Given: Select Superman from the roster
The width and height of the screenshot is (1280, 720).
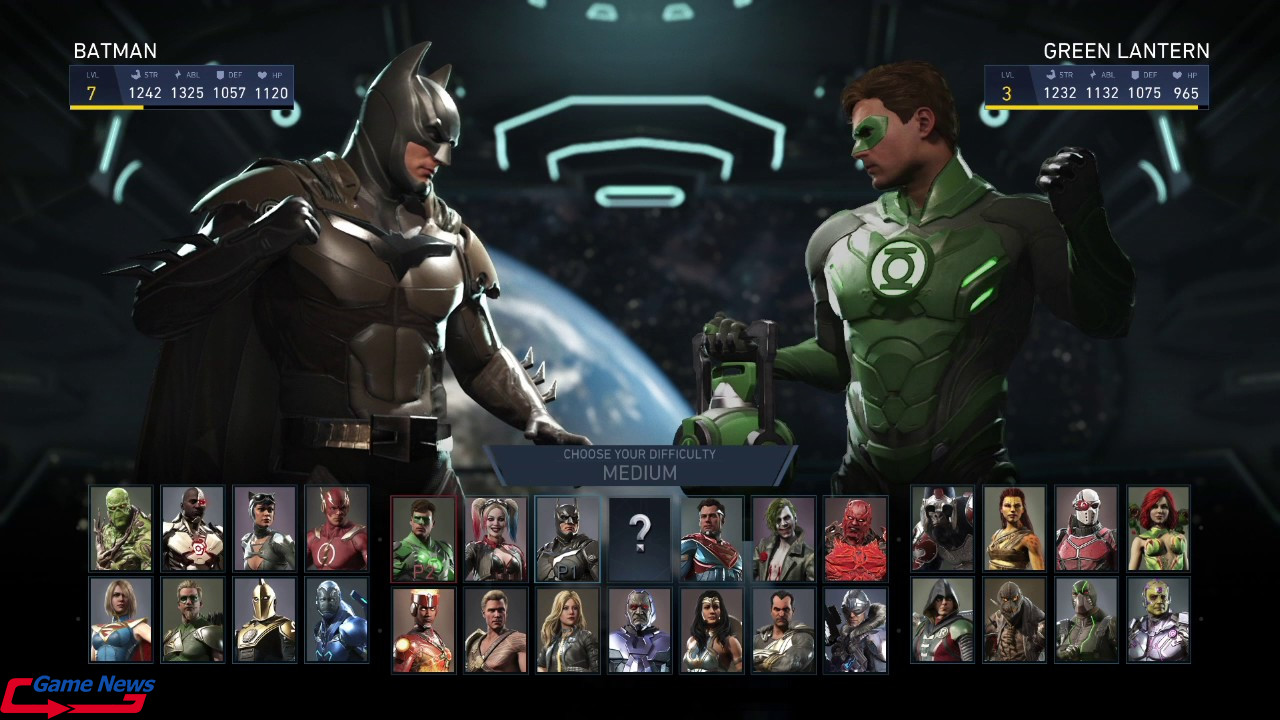Looking at the screenshot, I should click(711, 539).
